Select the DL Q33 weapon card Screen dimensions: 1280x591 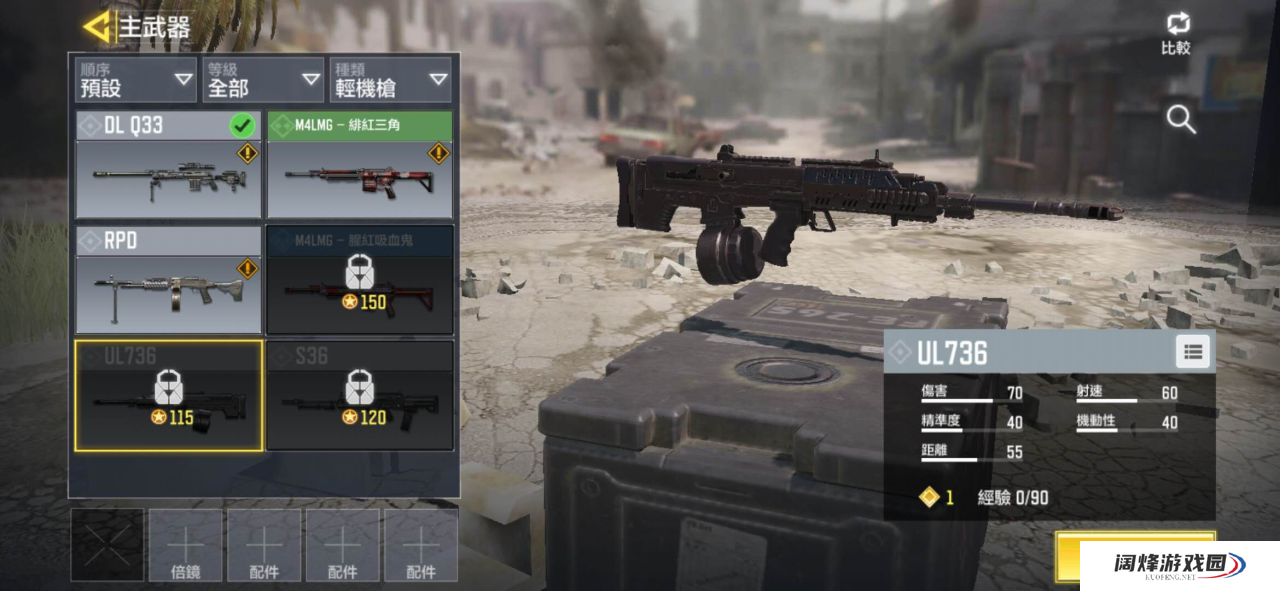tap(168, 165)
